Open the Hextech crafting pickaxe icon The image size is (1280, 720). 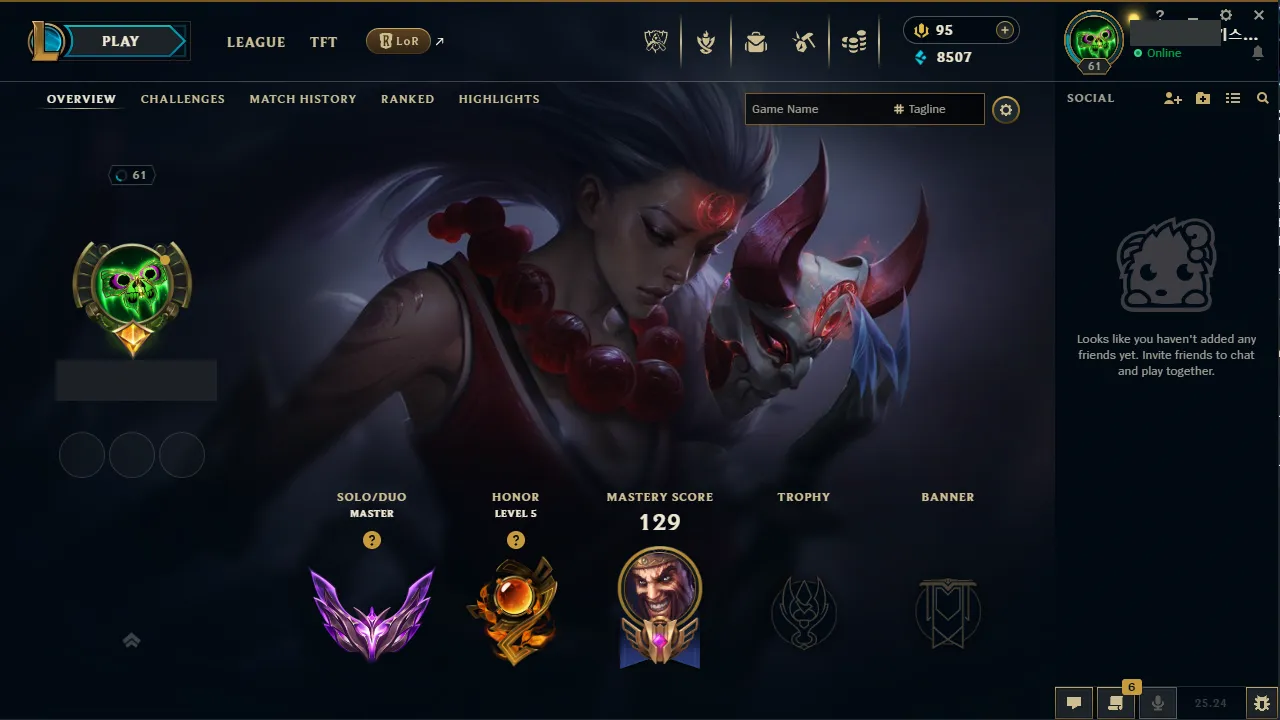(x=804, y=41)
